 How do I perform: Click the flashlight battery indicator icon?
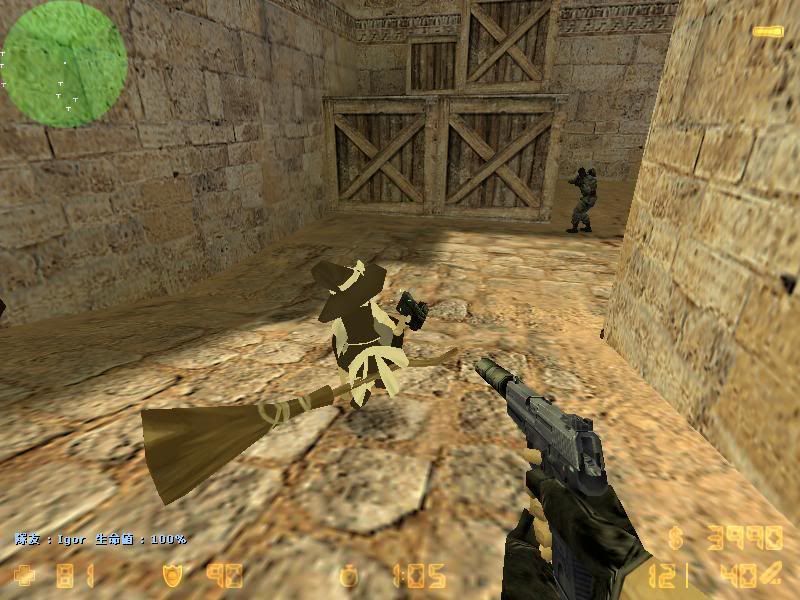tap(767, 32)
